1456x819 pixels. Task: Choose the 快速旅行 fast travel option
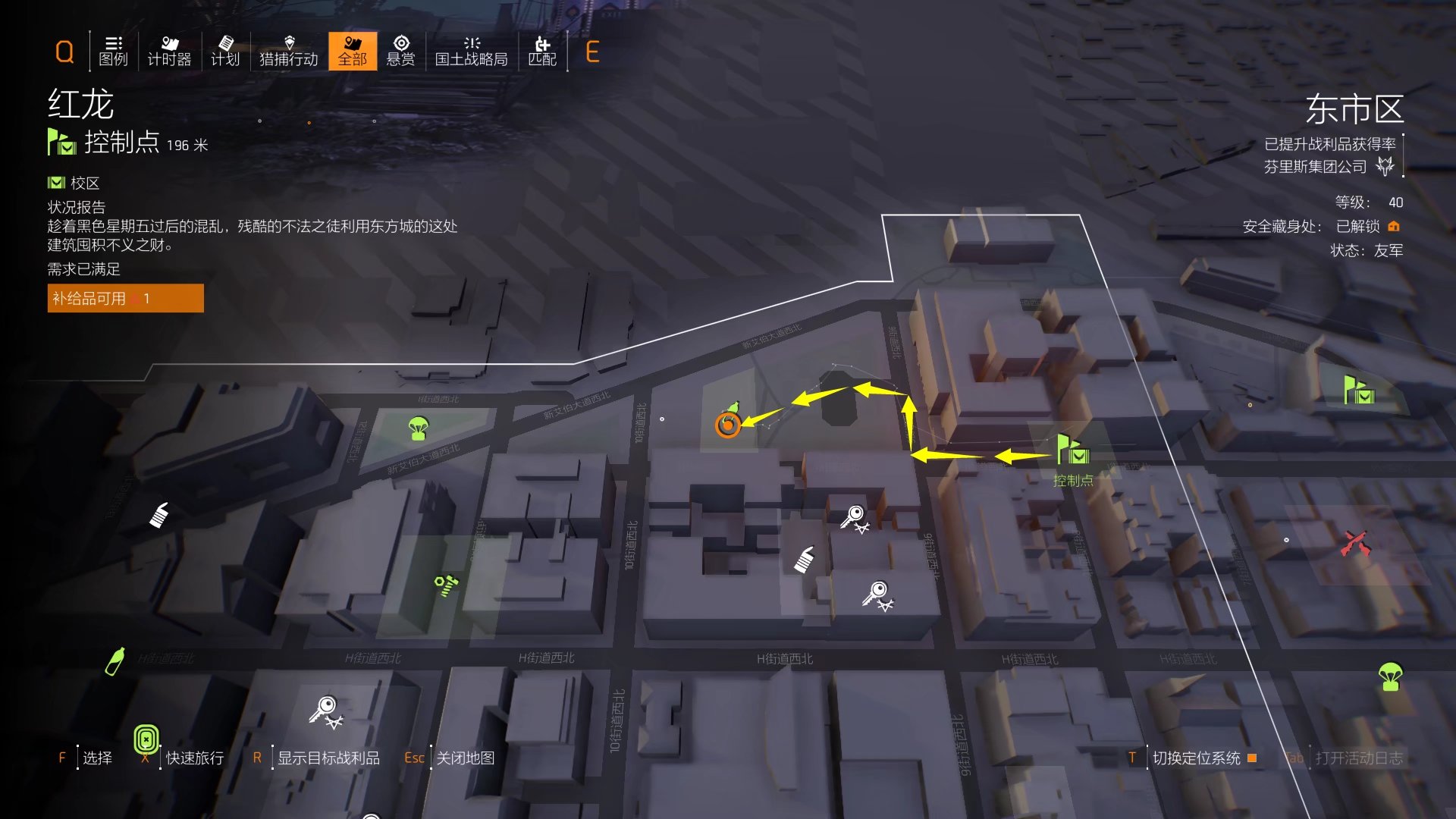(x=194, y=758)
